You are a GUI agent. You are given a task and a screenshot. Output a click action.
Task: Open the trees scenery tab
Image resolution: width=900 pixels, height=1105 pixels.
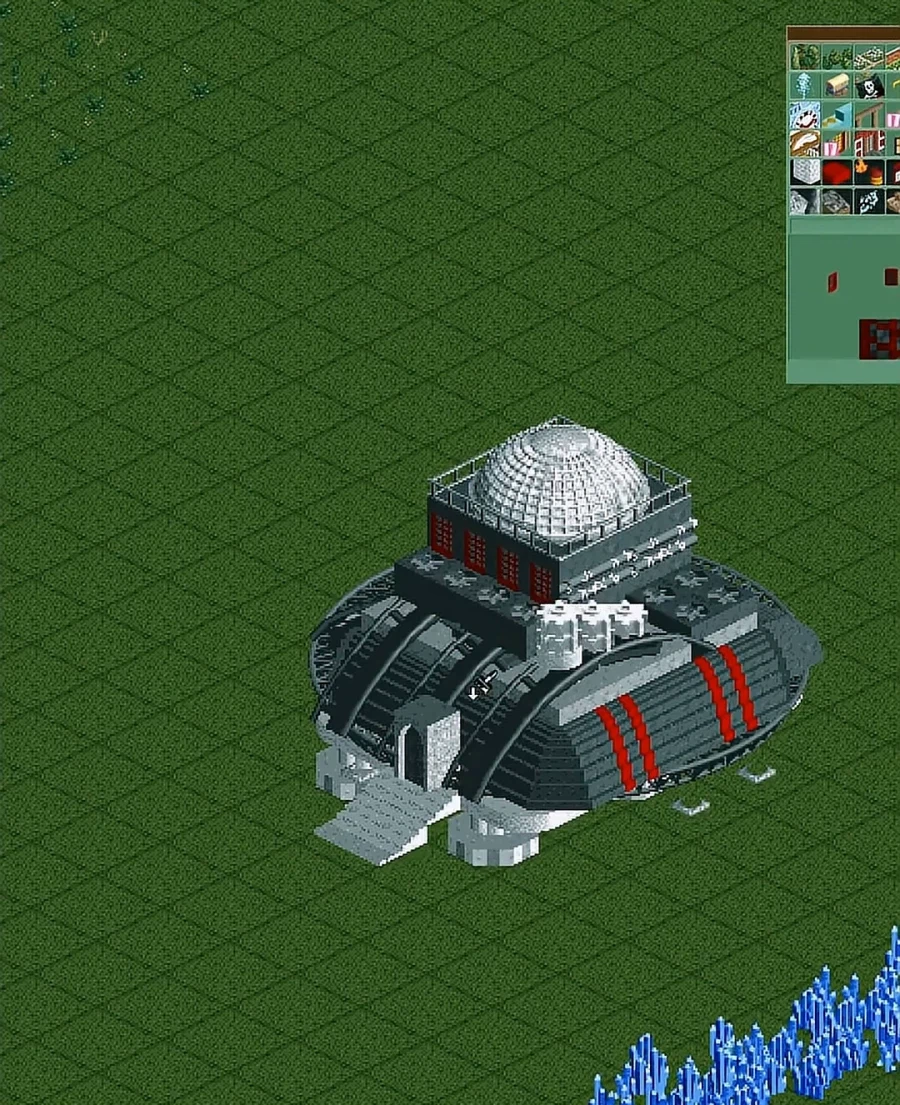[x=805, y=57]
